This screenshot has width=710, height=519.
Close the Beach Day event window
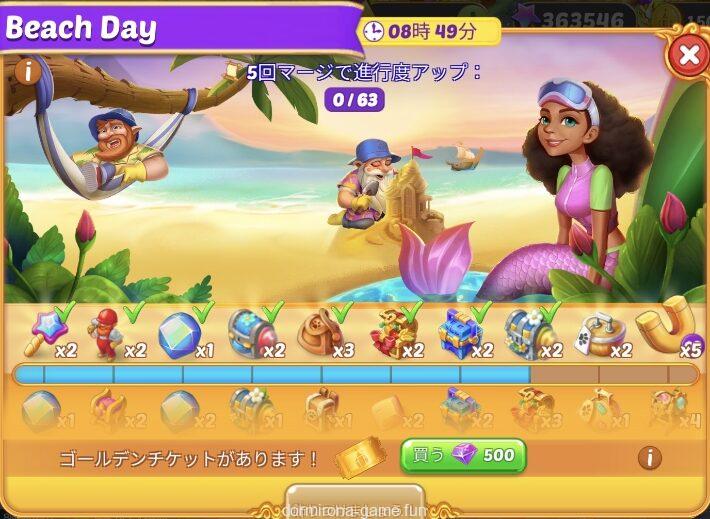(x=688, y=55)
